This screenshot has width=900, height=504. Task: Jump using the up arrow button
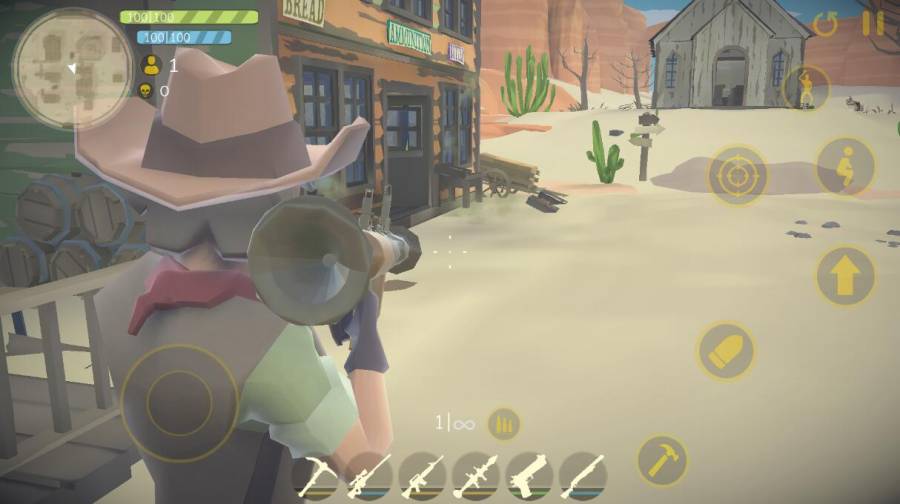pos(845,276)
